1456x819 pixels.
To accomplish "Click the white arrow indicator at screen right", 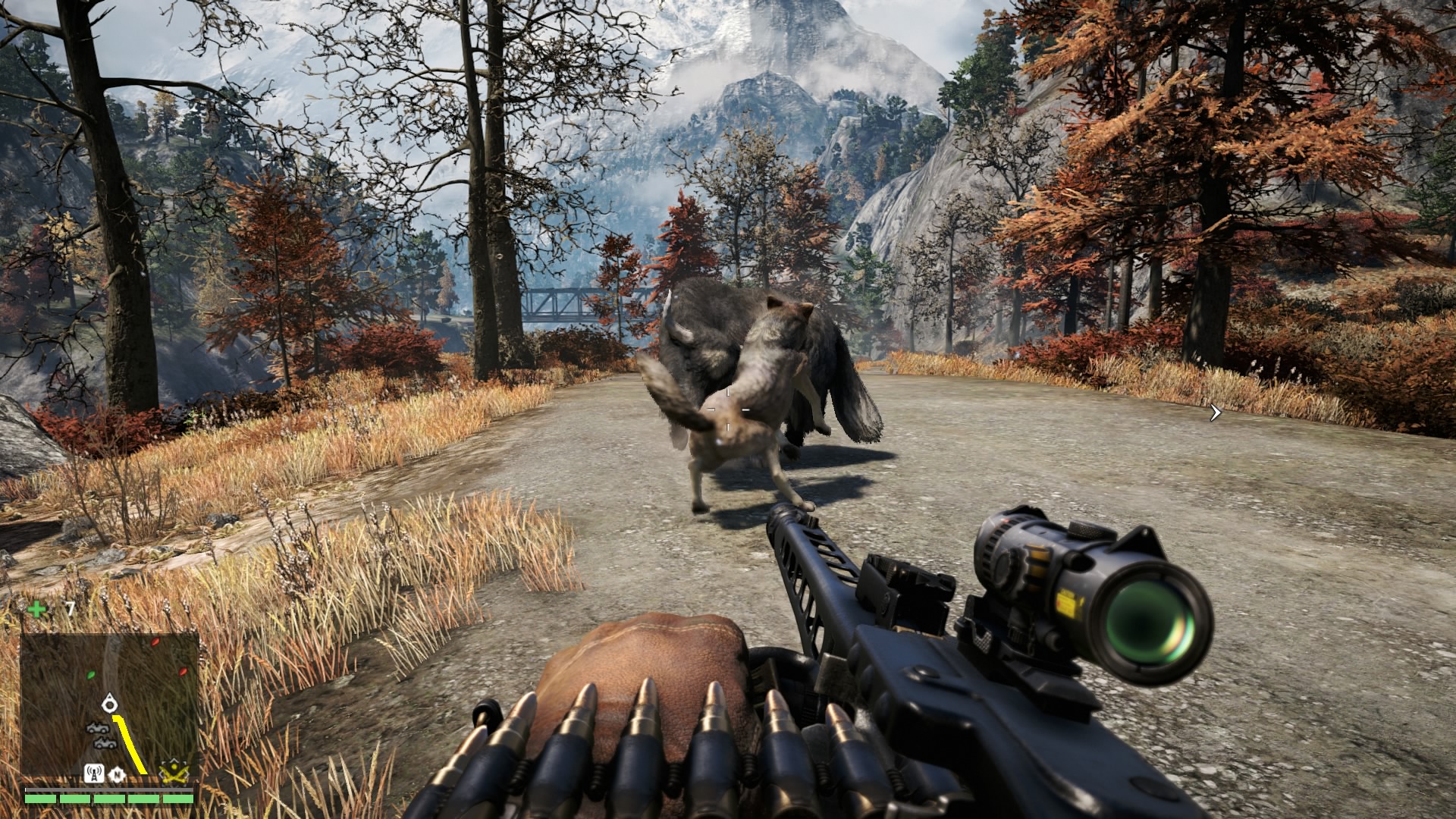I will 1216,413.
